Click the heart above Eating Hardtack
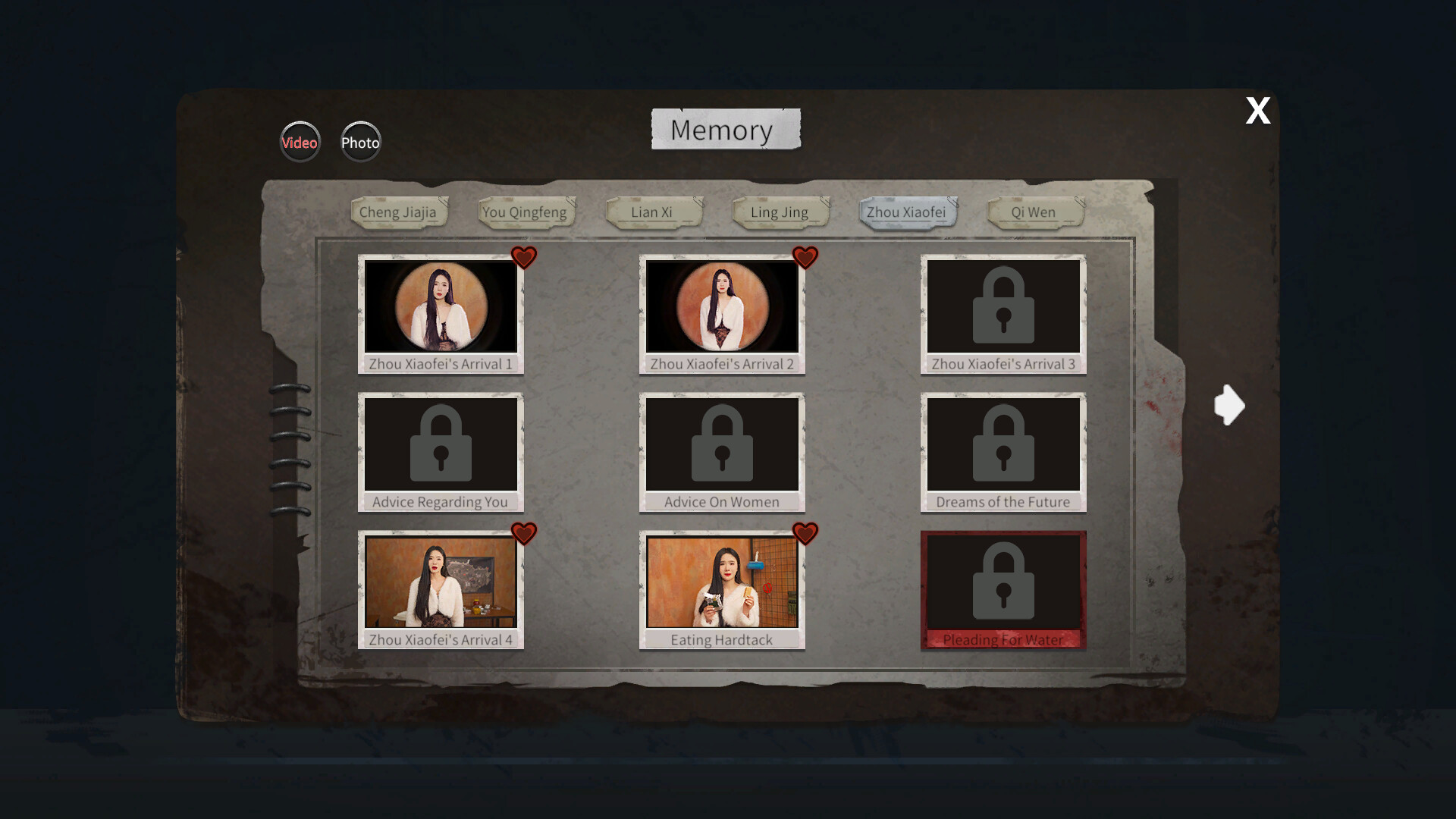Screen dimensions: 1456x819 pos(805,534)
